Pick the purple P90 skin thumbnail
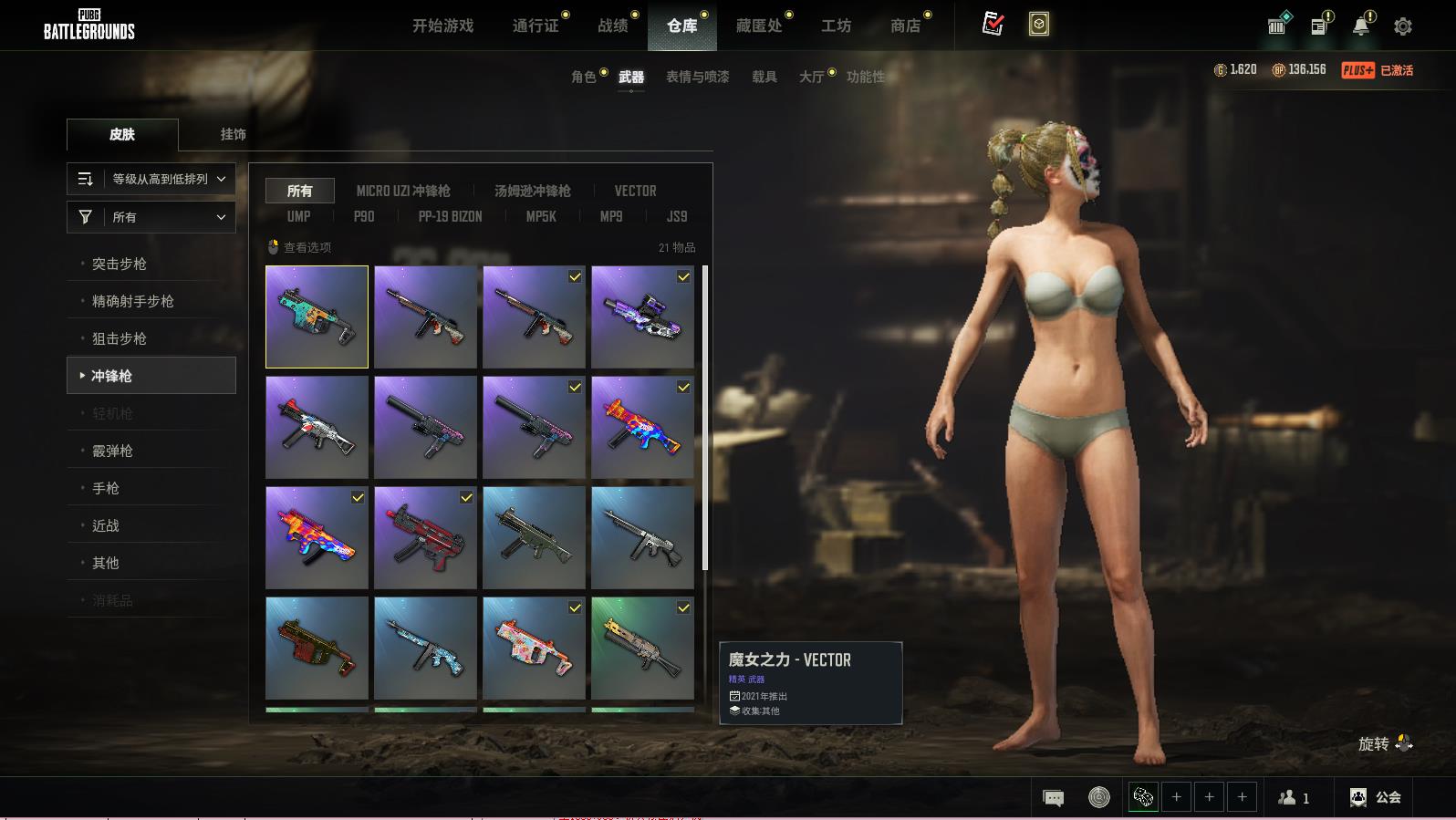Screen dimensions: 1456x820 click(x=642, y=317)
